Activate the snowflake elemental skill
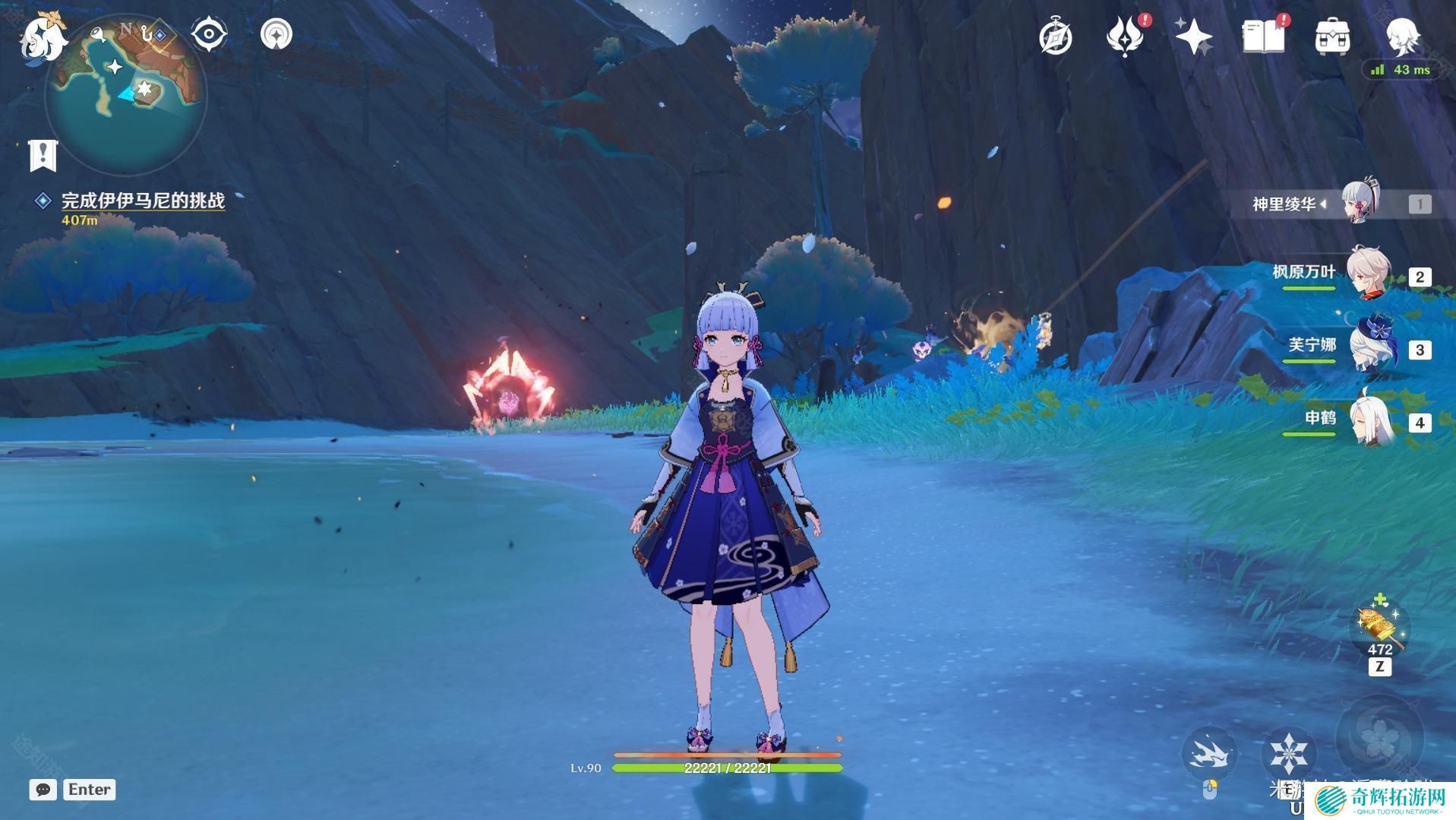The image size is (1456, 820). pos(1288,752)
